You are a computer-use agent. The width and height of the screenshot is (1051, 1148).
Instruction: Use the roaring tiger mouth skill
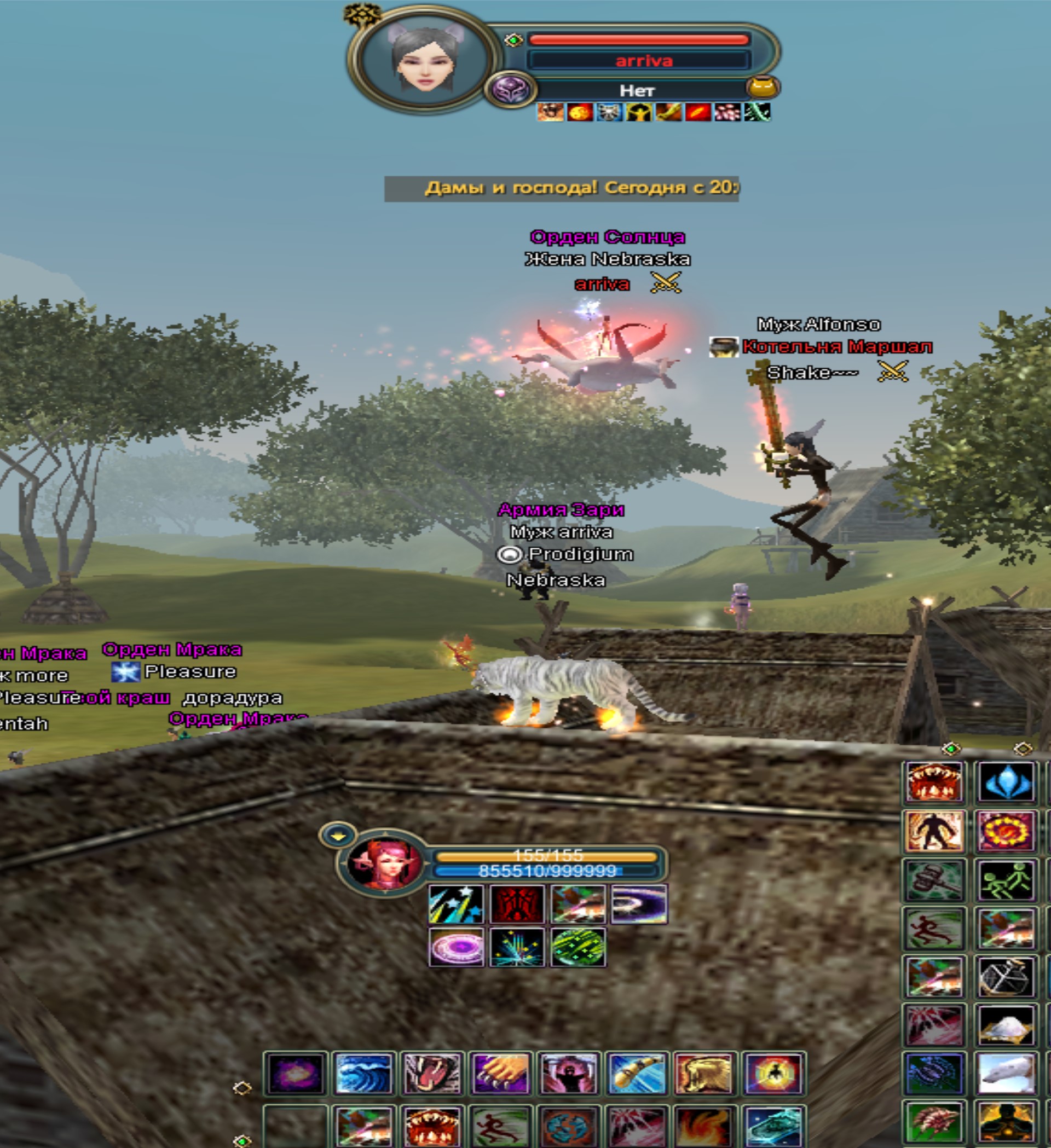pos(431,1074)
